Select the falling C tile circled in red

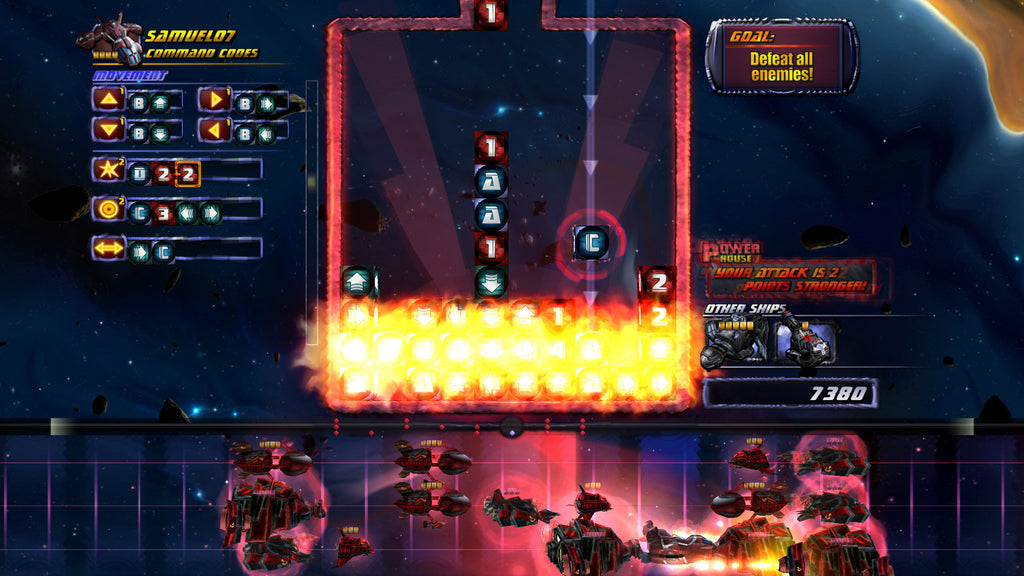[x=591, y=242]
